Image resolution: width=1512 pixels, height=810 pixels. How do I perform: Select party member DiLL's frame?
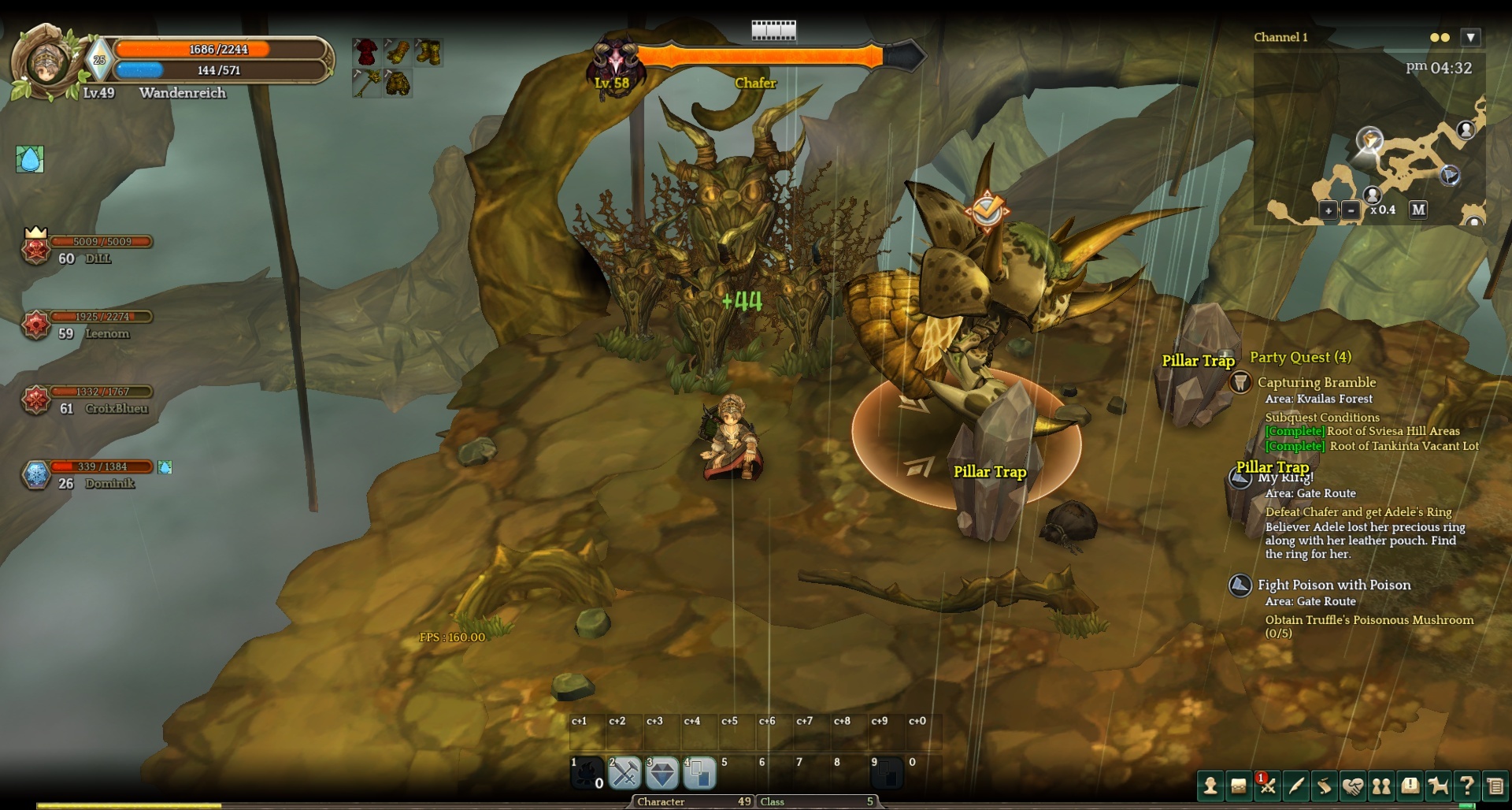(87, 250)
